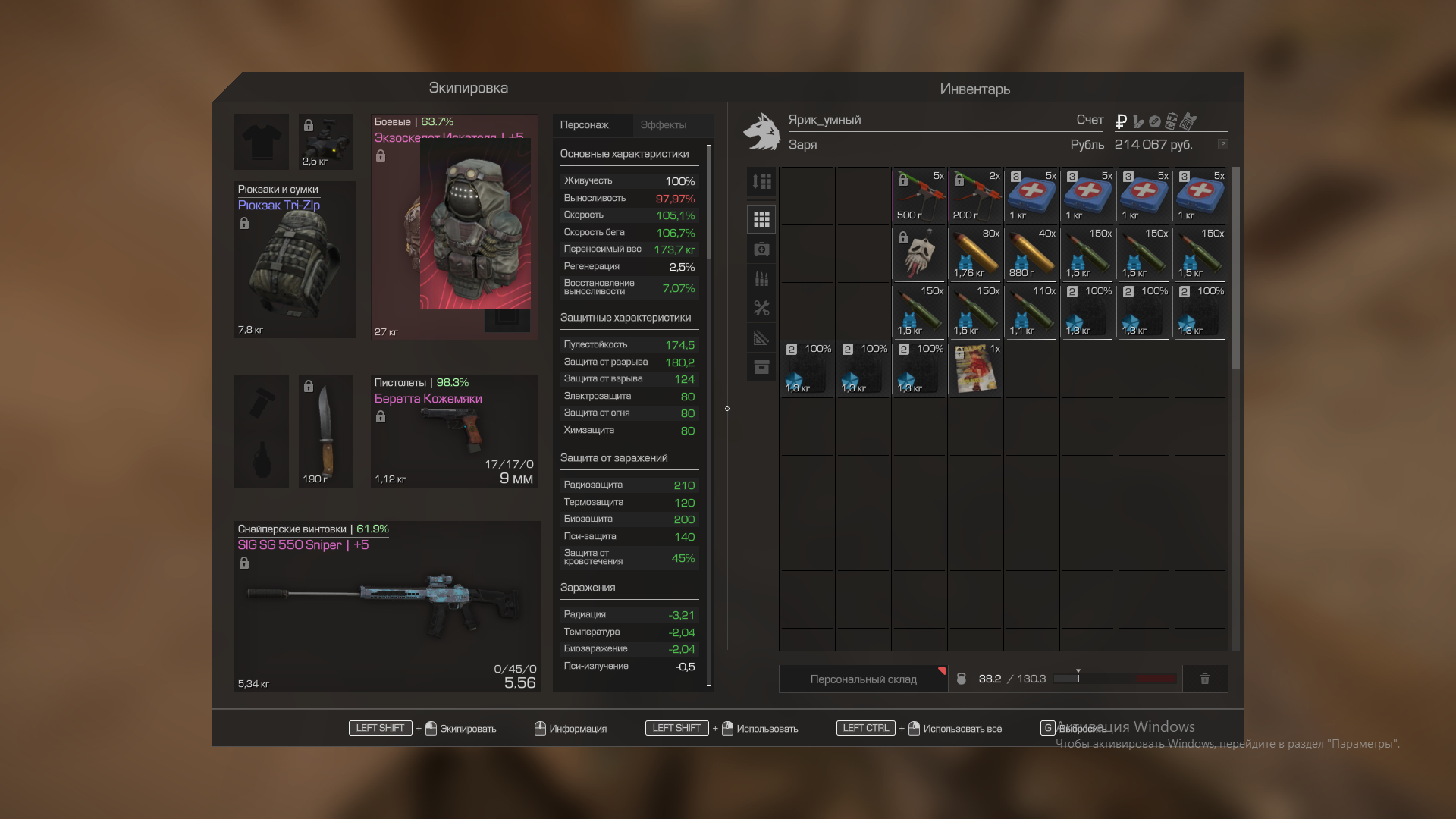Select the Рюкзак Tri-Zip backpack slot
This screenshot has height=819, width=1456.
point(295,260)
